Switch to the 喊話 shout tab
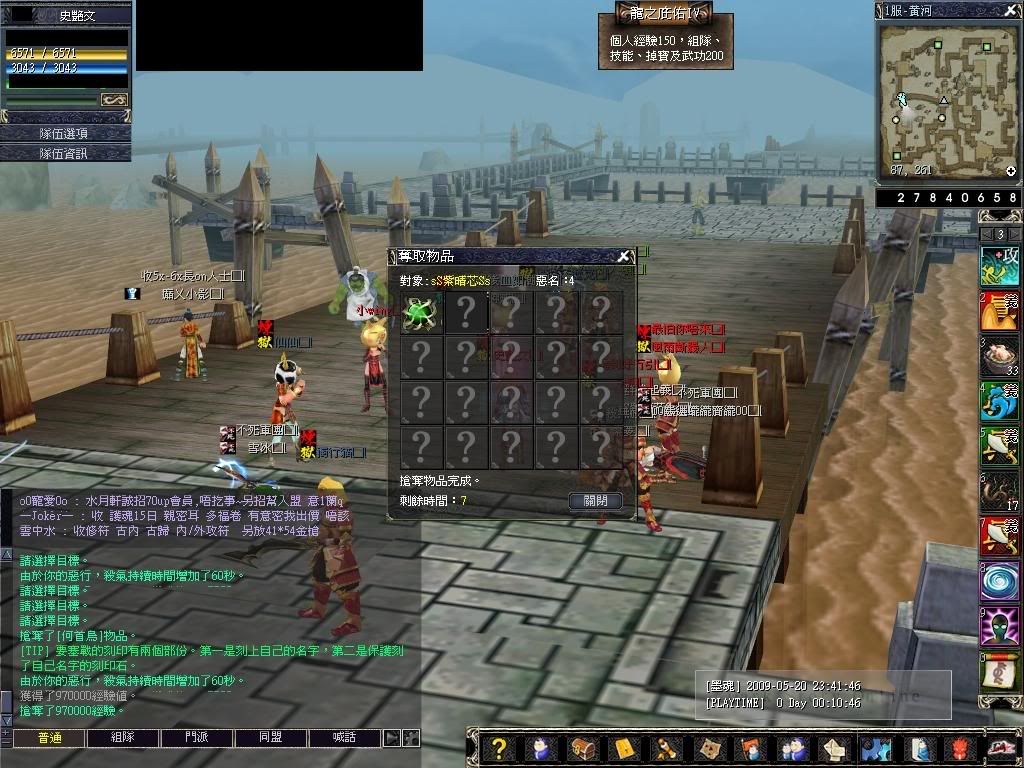The height and width of the screenshot is (768, 1024). [344, 738]
